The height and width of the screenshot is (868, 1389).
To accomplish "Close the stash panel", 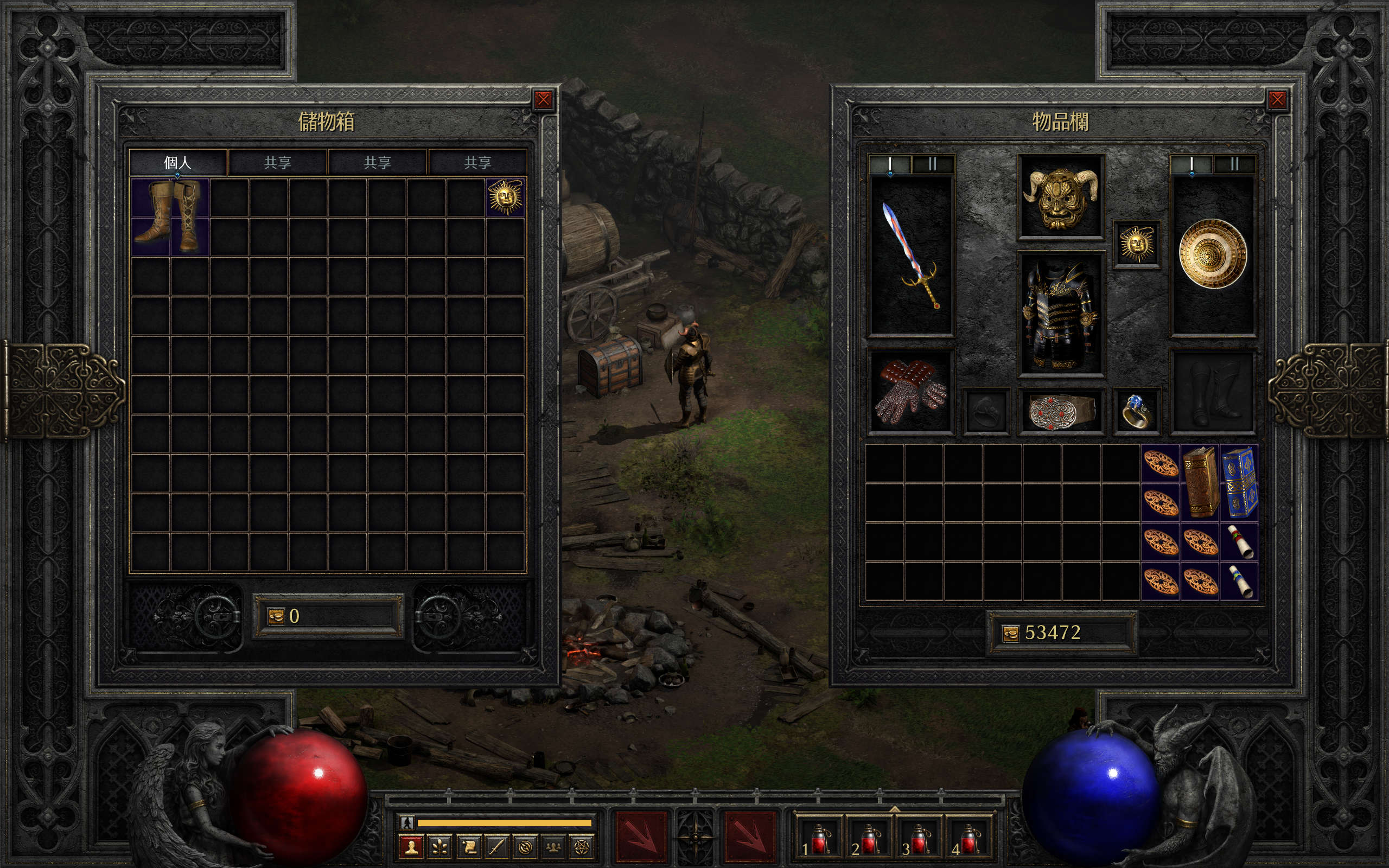I will click(543, 100).
